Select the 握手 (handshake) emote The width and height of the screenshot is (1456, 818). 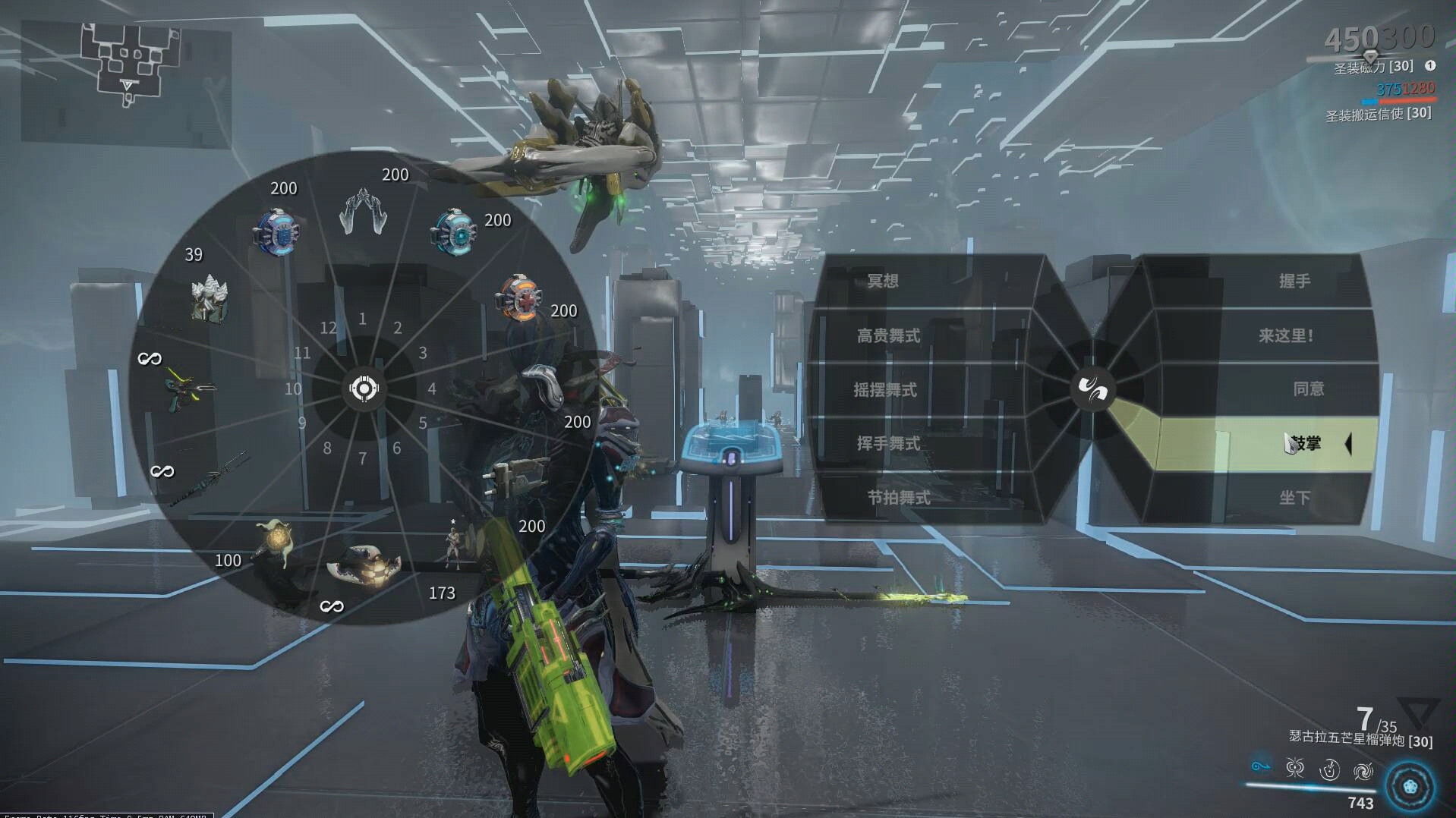tap(1294, 282)
